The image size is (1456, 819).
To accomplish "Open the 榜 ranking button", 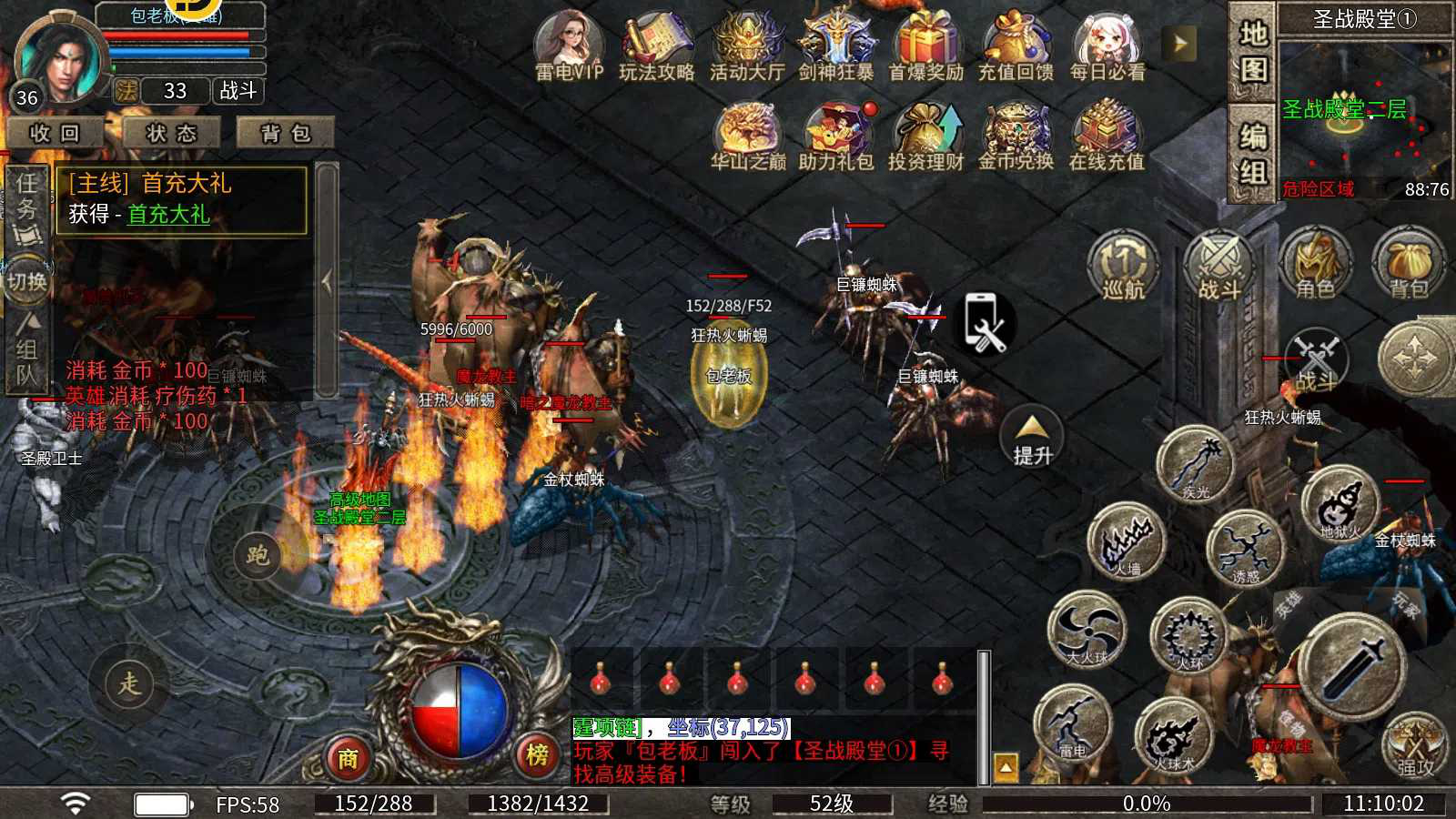I will [x=537, y=754].
